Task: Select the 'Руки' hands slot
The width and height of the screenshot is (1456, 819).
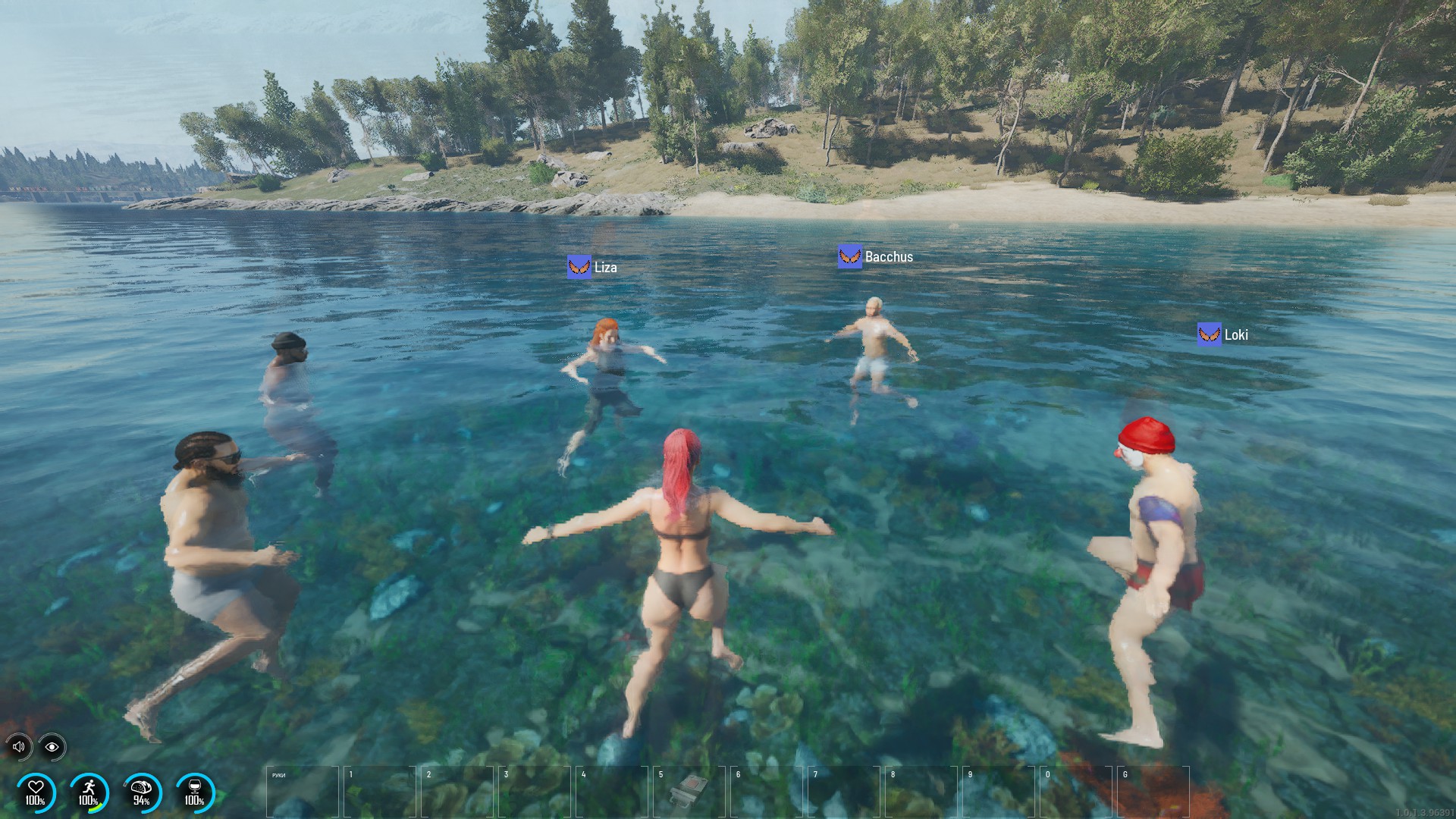Action: tap(302, 791)
